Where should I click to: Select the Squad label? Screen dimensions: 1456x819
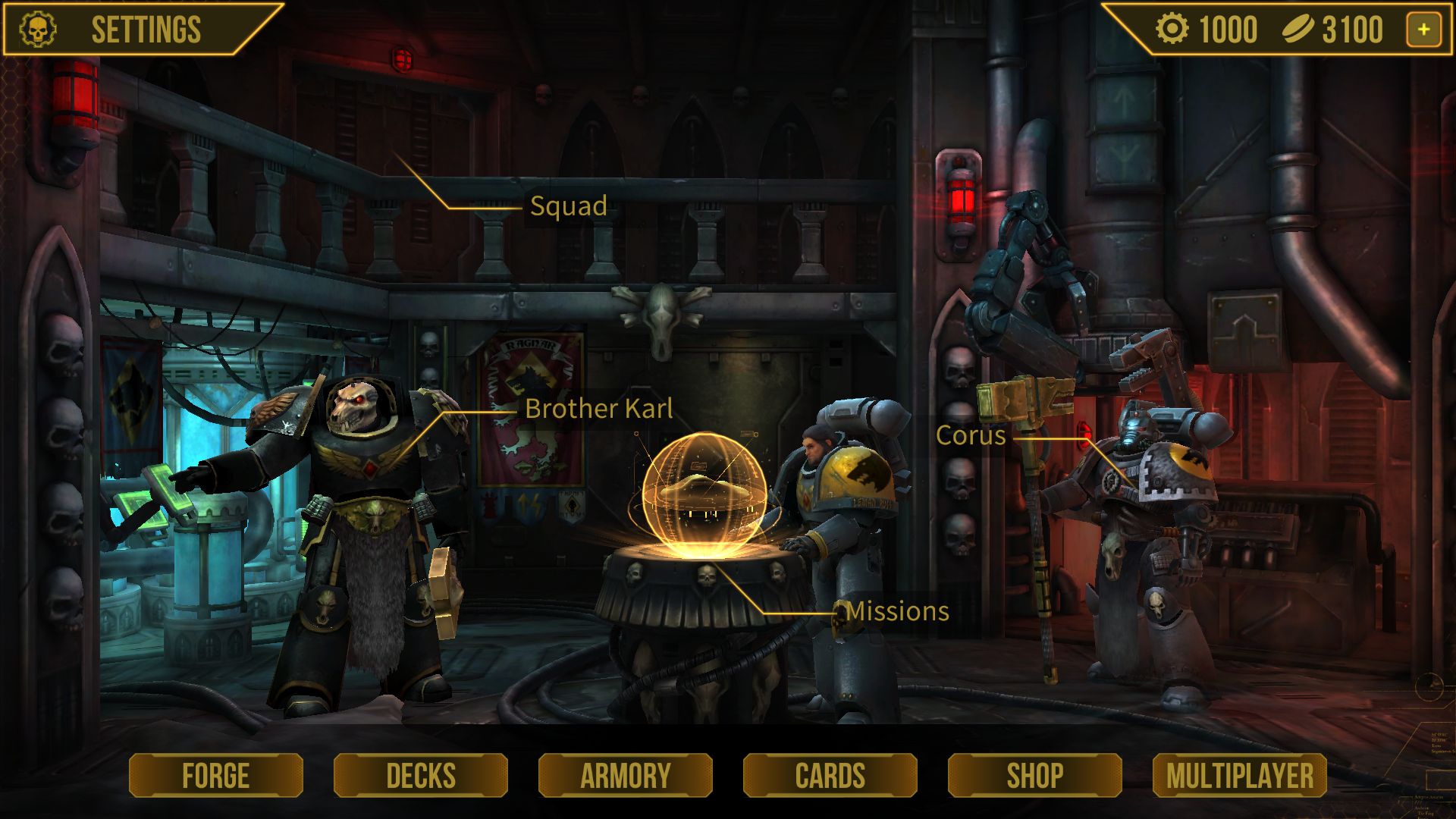tap(568, 206)
